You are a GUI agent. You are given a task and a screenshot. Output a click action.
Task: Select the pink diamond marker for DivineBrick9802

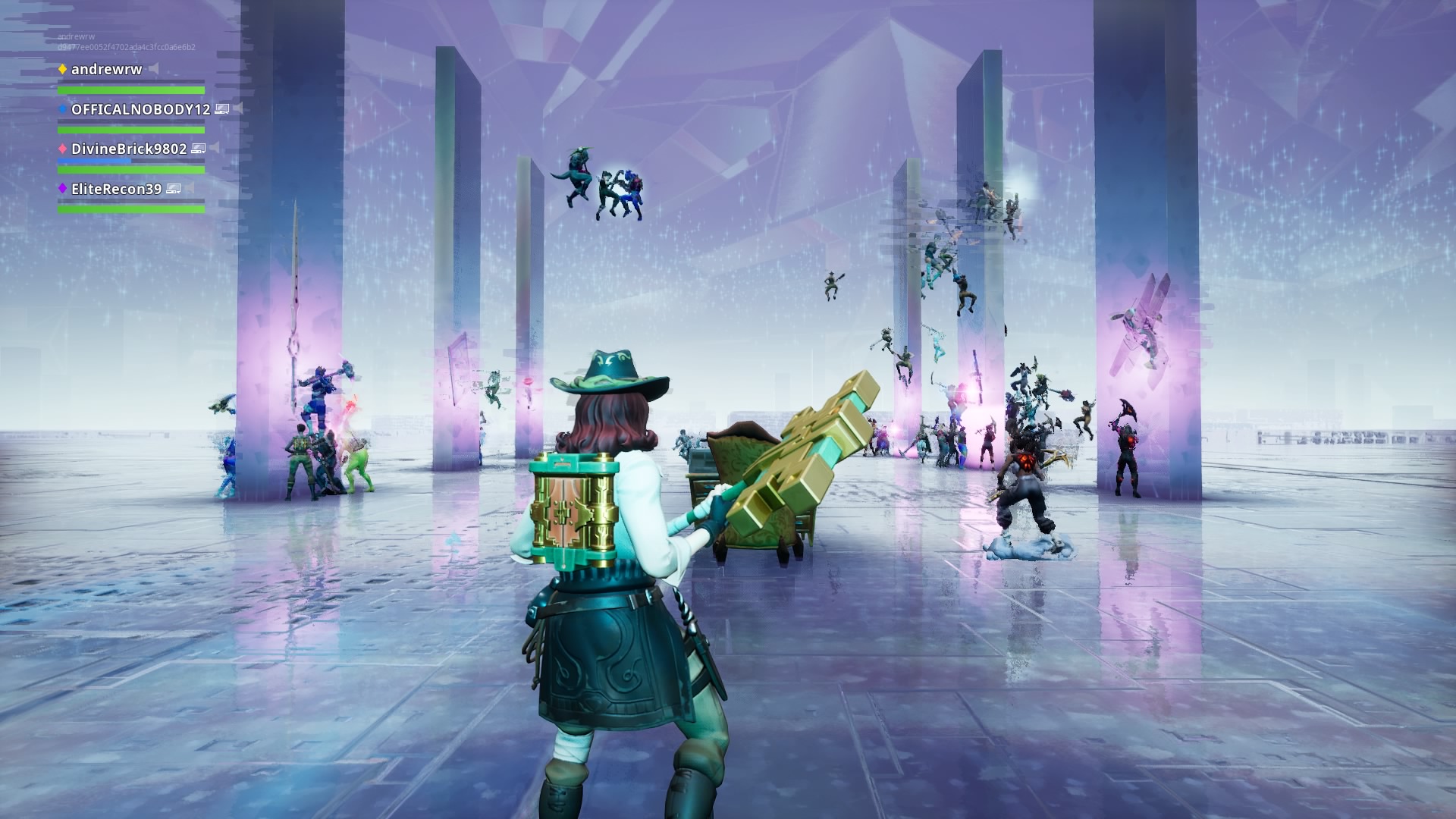tap(61, 149)
